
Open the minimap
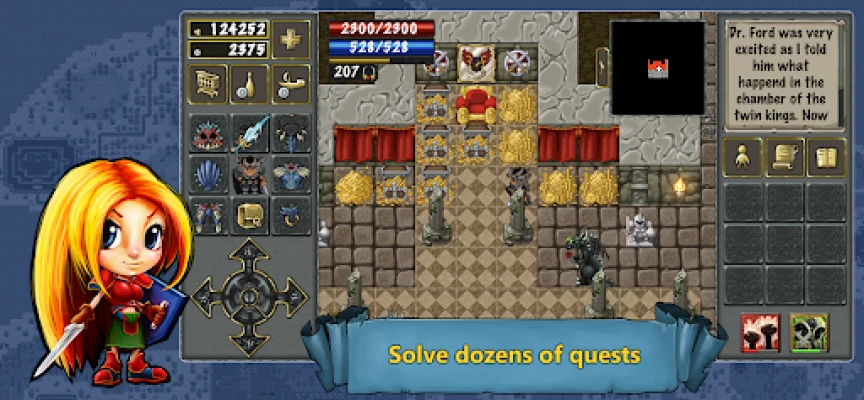click(x=659, y=67)
